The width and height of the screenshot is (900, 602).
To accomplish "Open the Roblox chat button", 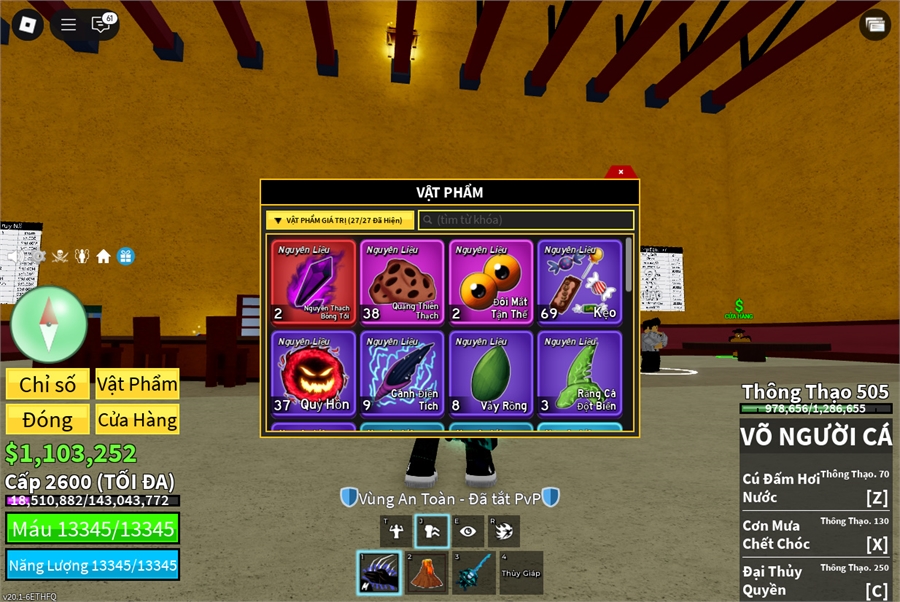I will point(101,25).
